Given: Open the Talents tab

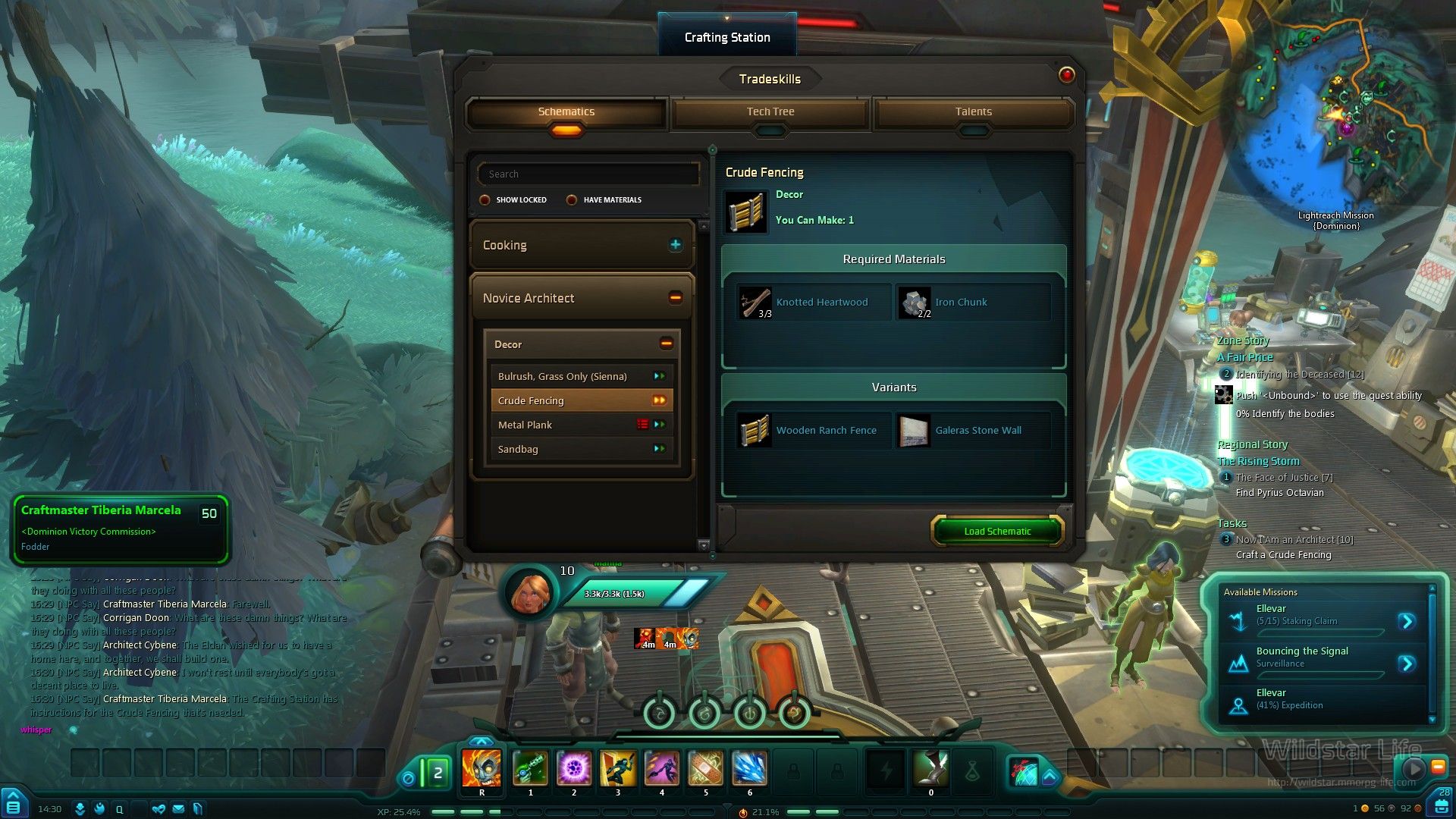Looking at the screenshot, I should click(973, 112).
